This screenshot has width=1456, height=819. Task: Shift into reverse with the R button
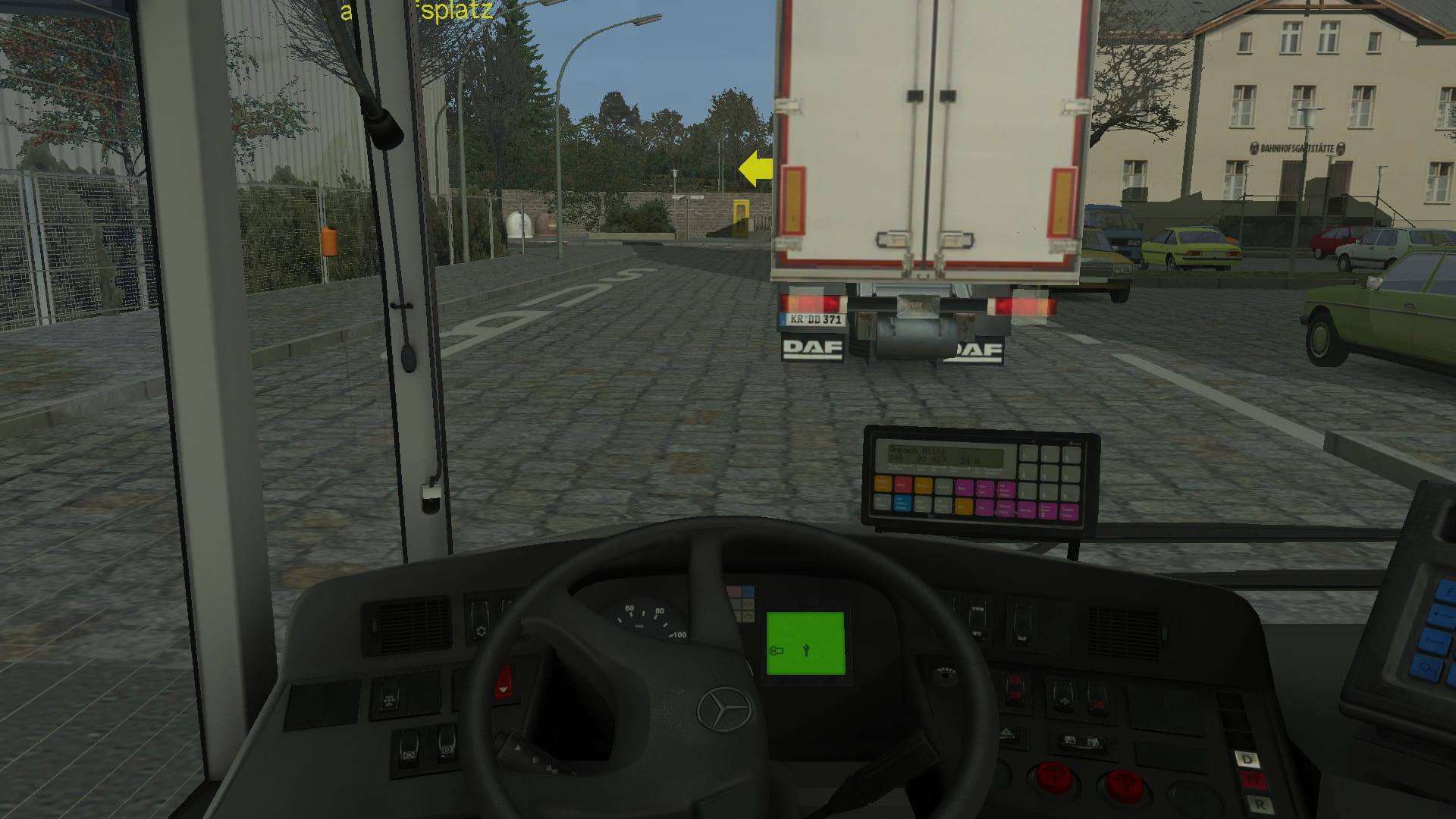[x=1260, y=804]
